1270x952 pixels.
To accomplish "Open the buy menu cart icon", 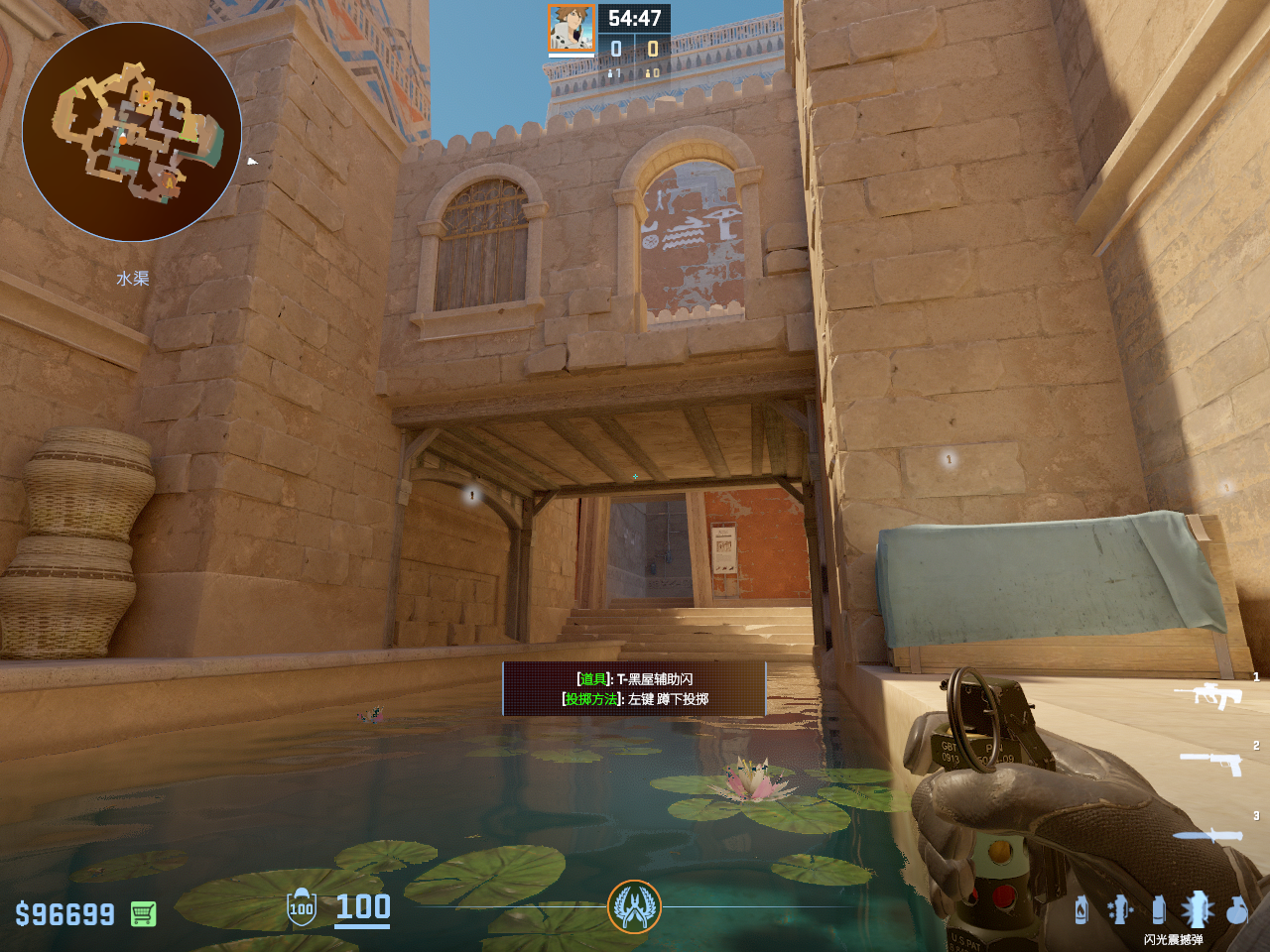I will pyautogui.click(x=143, y=913).
